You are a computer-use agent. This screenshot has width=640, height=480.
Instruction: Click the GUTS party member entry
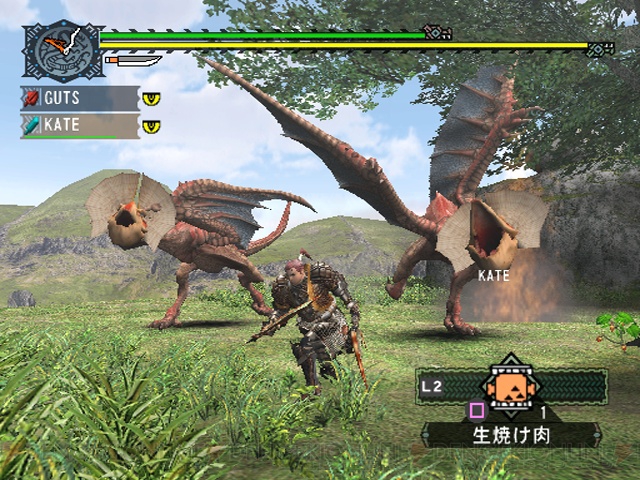[x=79, y=99]
